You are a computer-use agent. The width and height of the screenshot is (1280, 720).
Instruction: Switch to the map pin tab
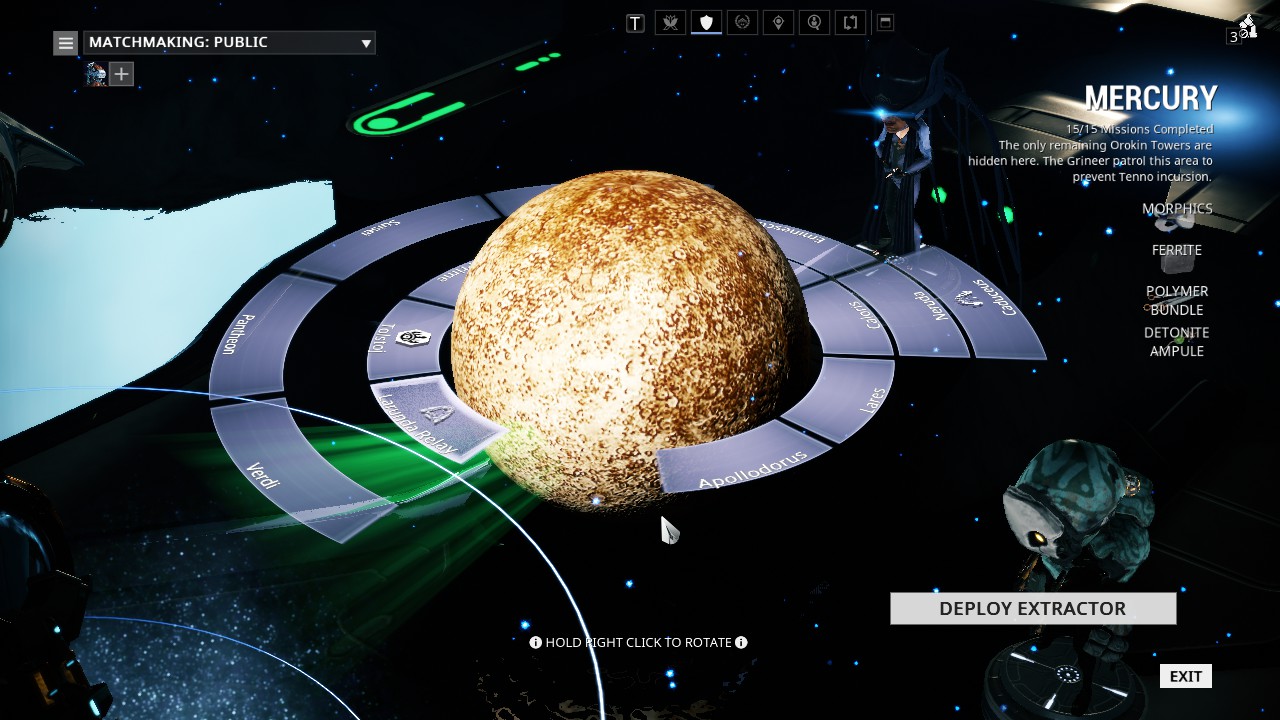point(778,22)
